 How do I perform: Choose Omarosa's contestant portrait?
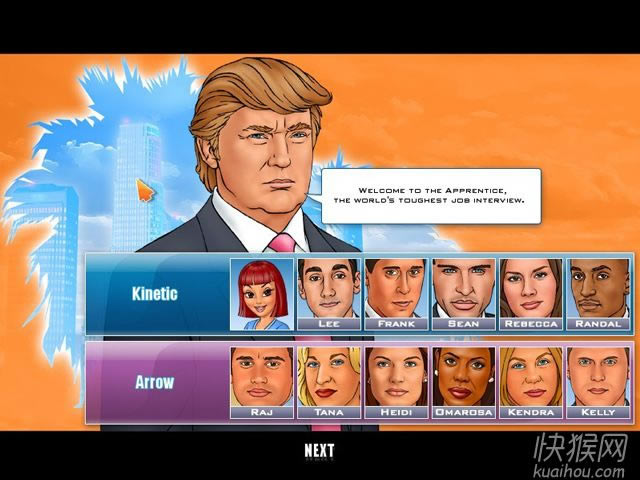[463, 382]
